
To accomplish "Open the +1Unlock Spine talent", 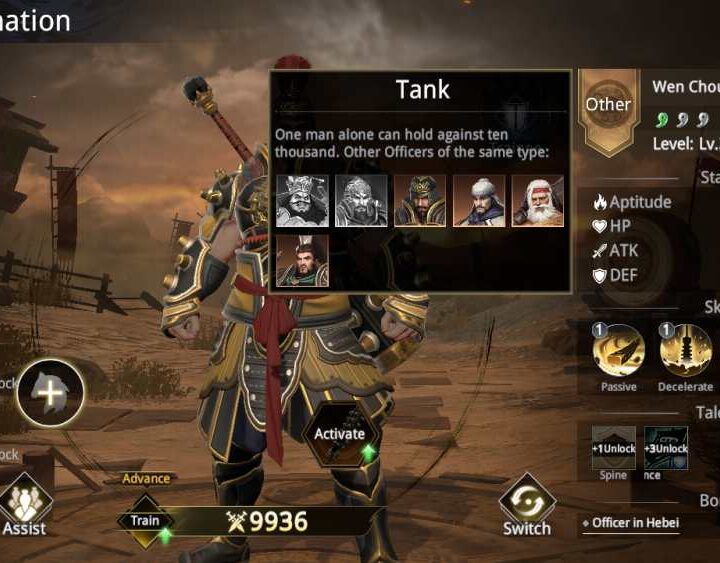I will tap(613, 448).
